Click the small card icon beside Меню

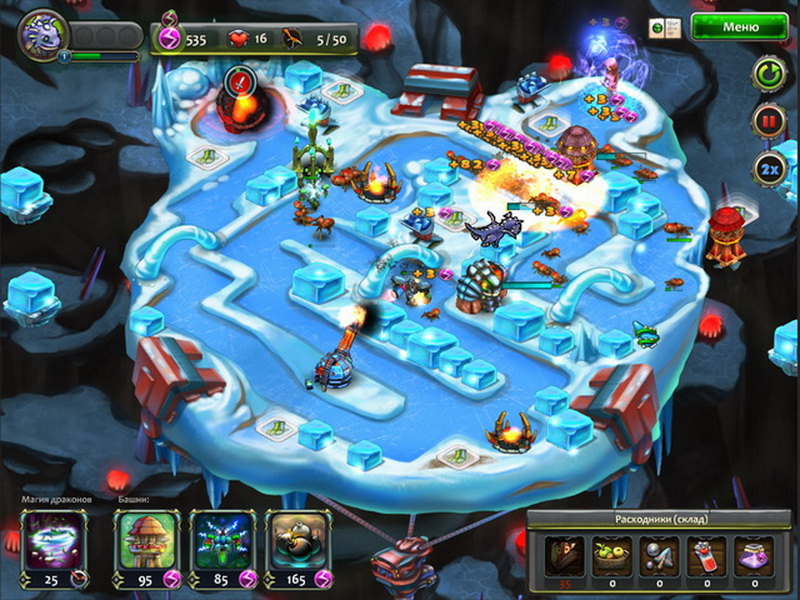click(659, 27)
